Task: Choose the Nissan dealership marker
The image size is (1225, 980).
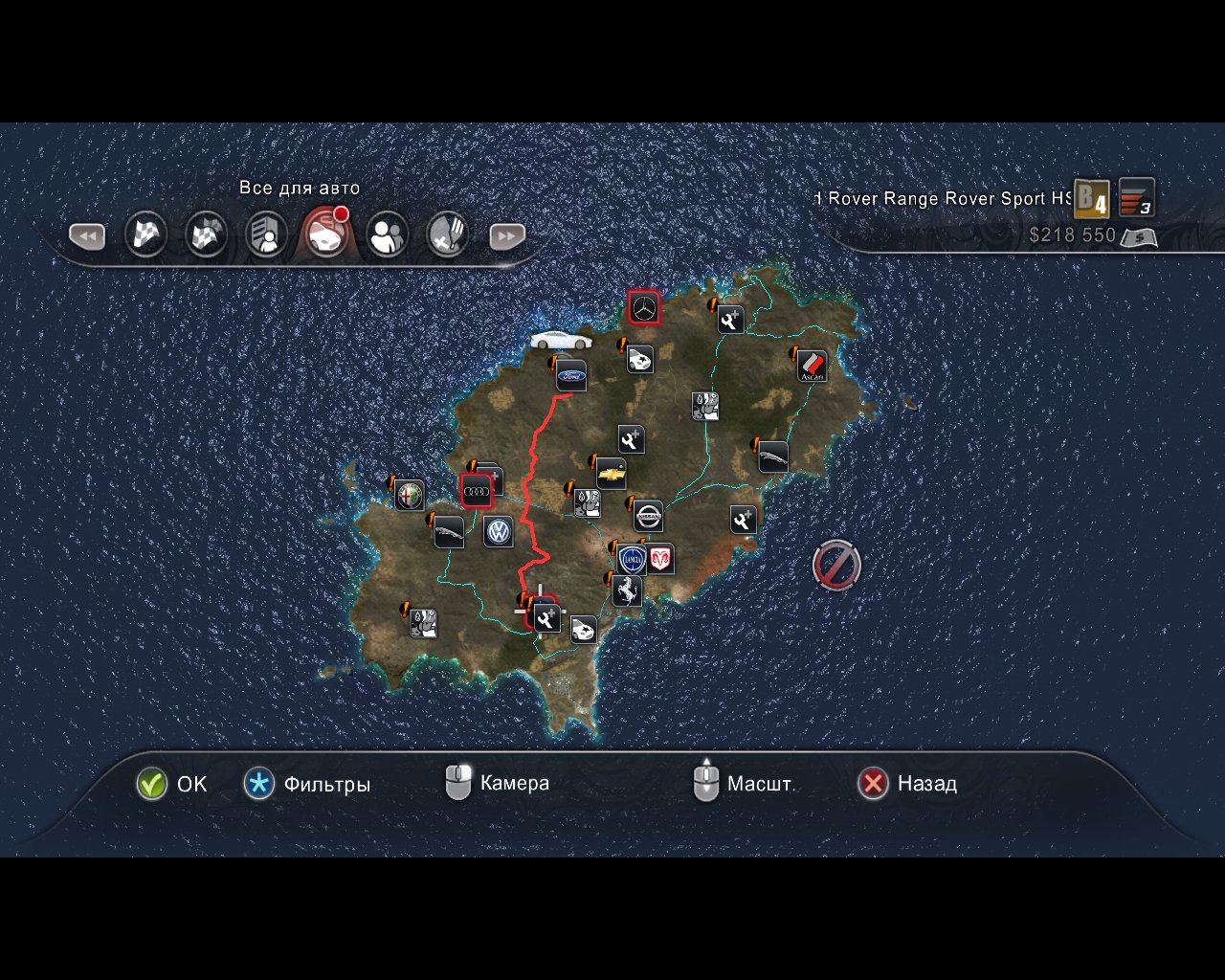Action: point(648,517)
